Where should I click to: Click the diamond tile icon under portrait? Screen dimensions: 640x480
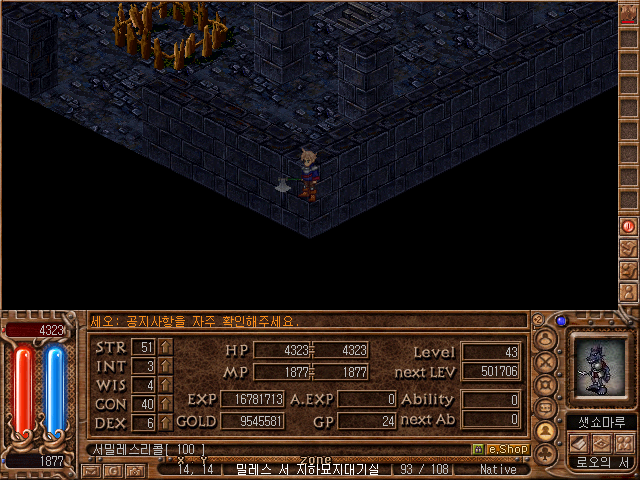[x=601, y=443]
